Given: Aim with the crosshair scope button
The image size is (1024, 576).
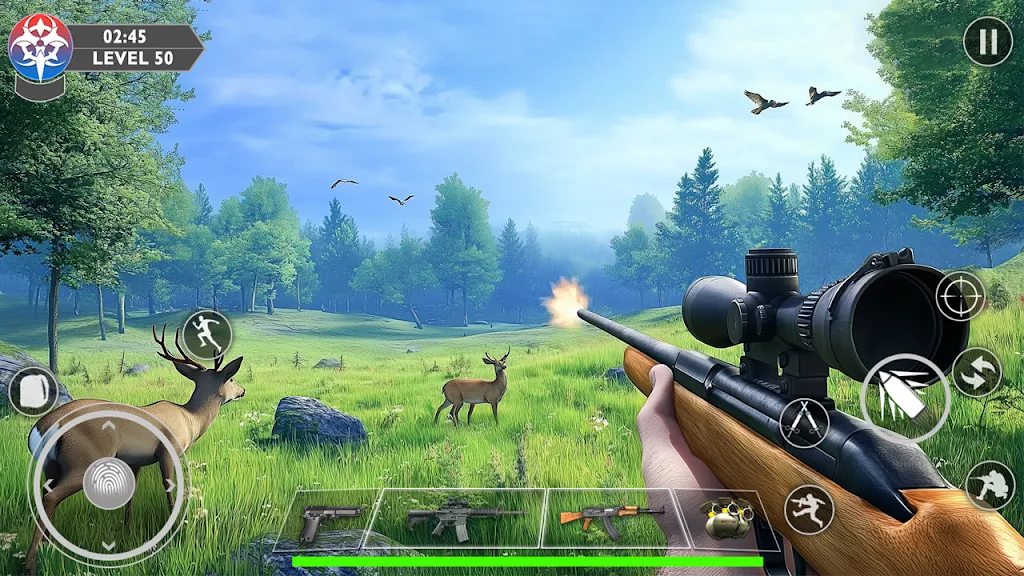Looking at the screenshot, I should pyautogui.click(x=960, y=296).
